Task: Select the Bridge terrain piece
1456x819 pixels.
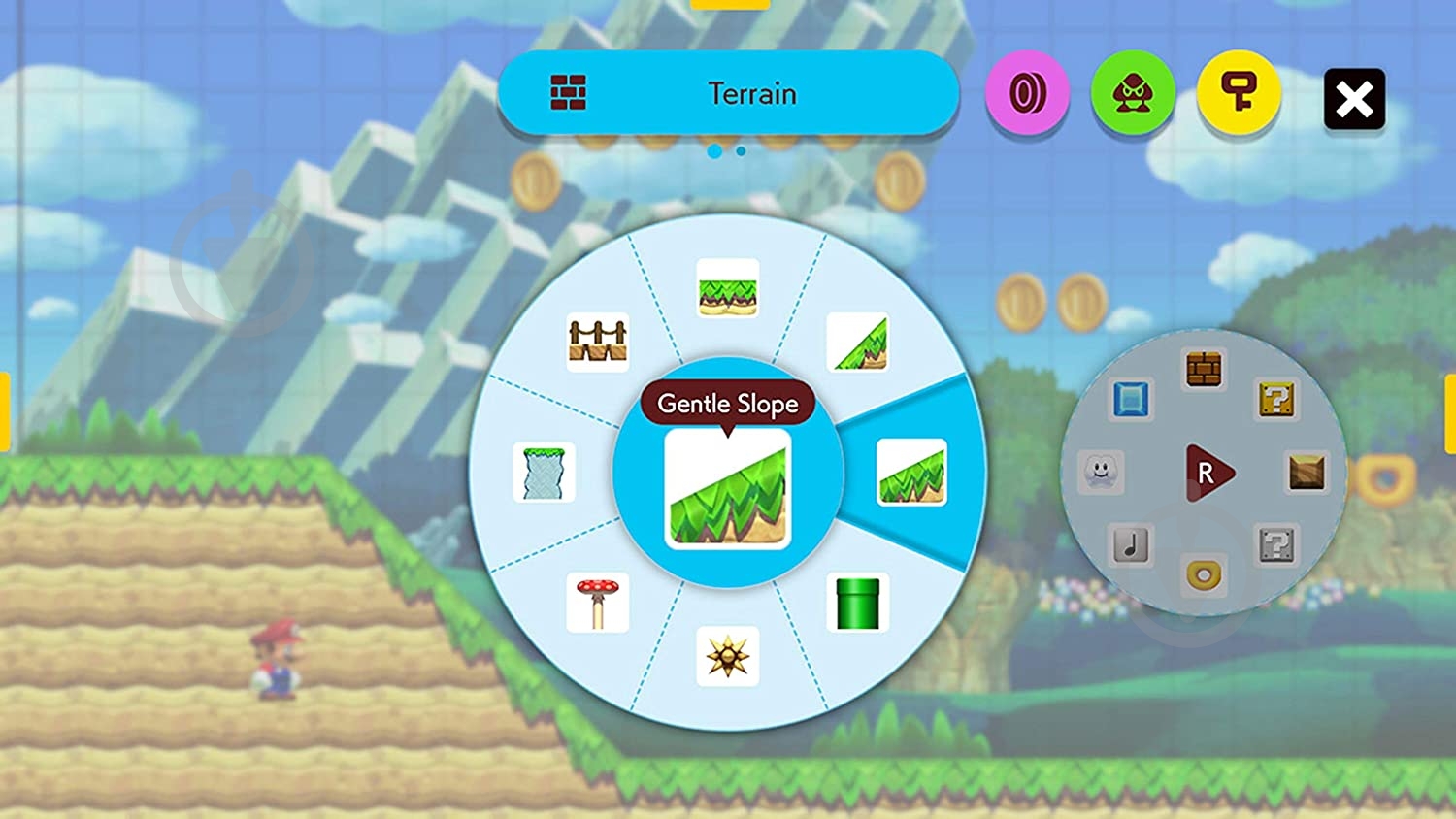Action: coord(595,338)
